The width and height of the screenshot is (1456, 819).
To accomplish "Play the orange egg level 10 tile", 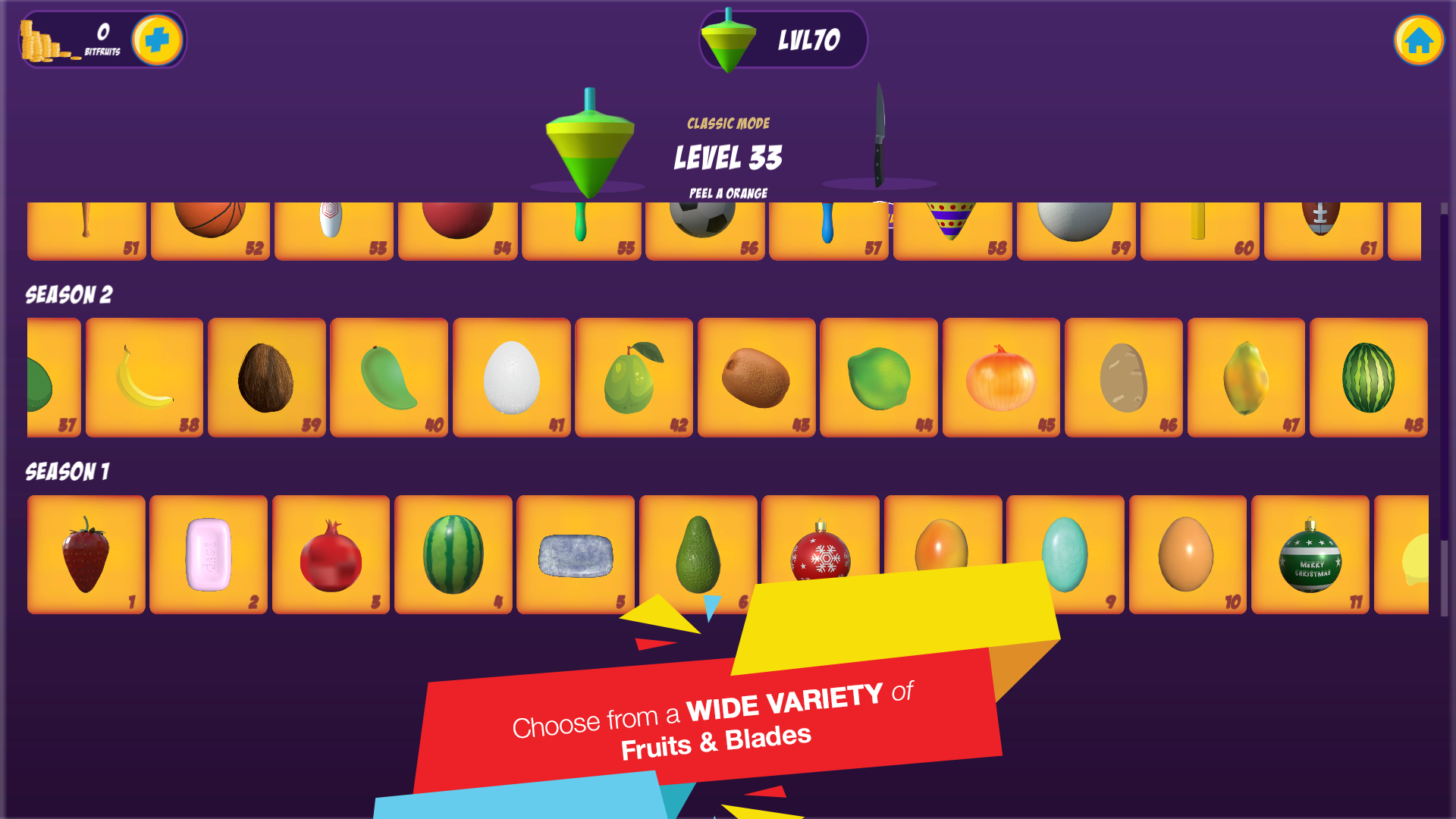I will 1187,554.
